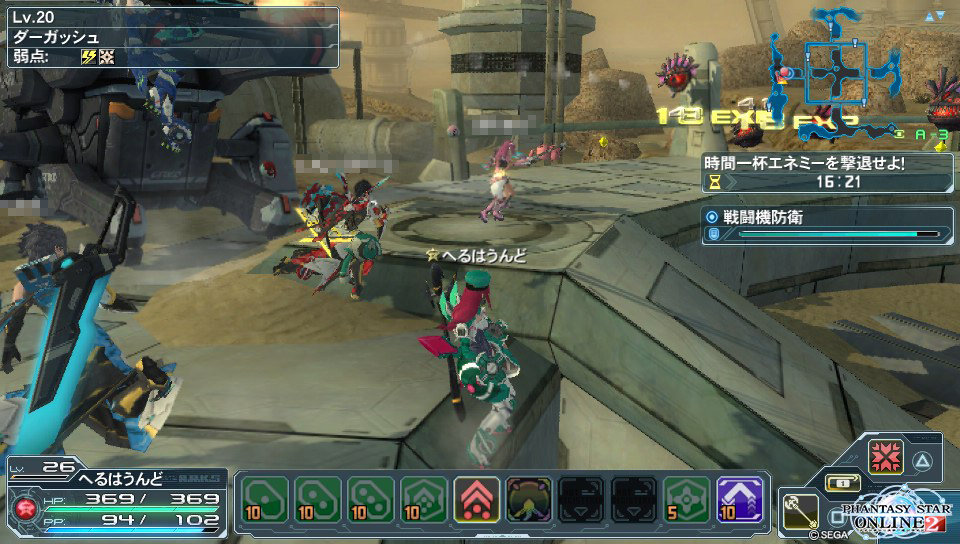The height and width of the screenshot is (544, 960).
Task: Use the green one-dot item slot
Action: coord(264,500)
